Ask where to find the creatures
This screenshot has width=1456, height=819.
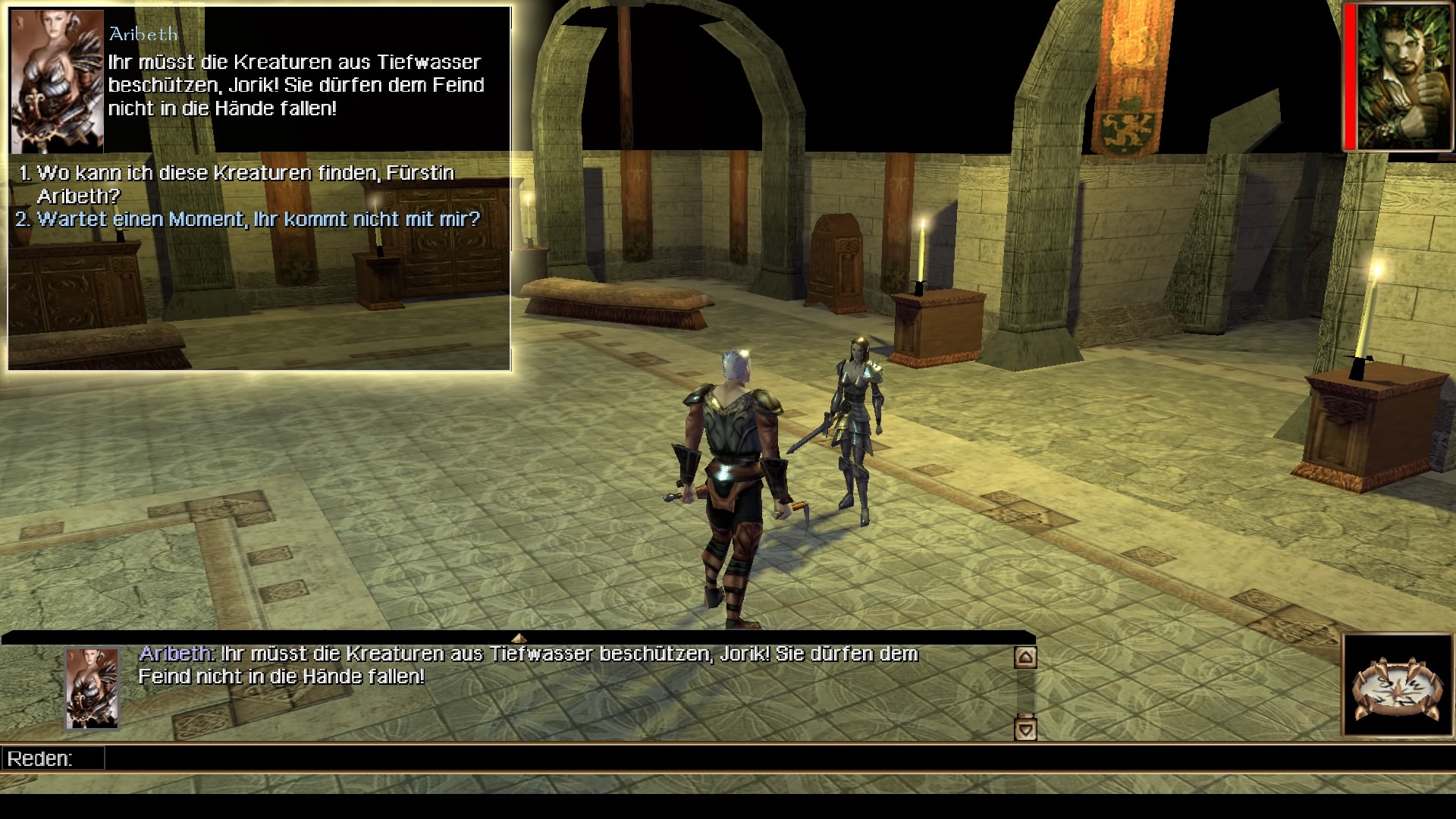[245, 174]
